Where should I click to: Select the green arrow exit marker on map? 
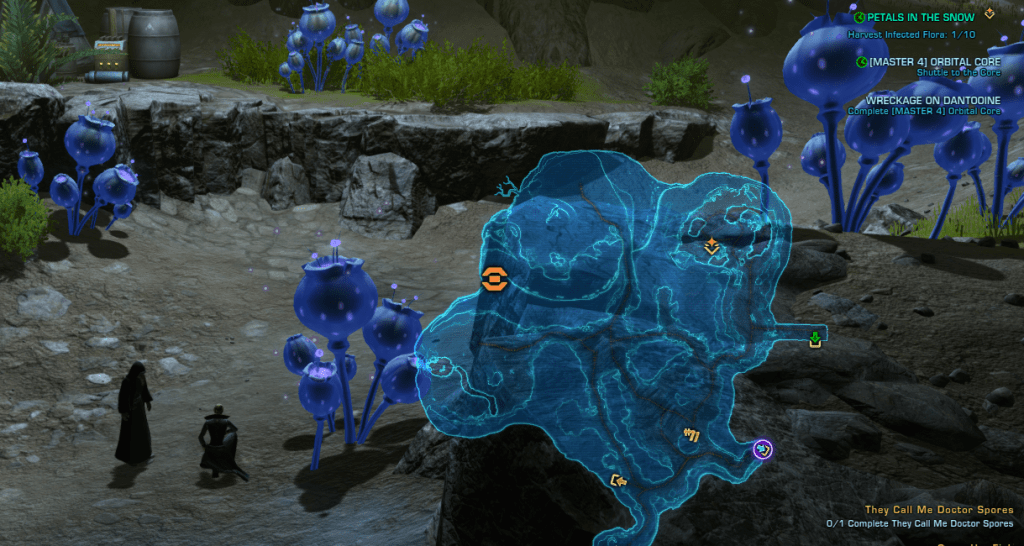point(815,340)
